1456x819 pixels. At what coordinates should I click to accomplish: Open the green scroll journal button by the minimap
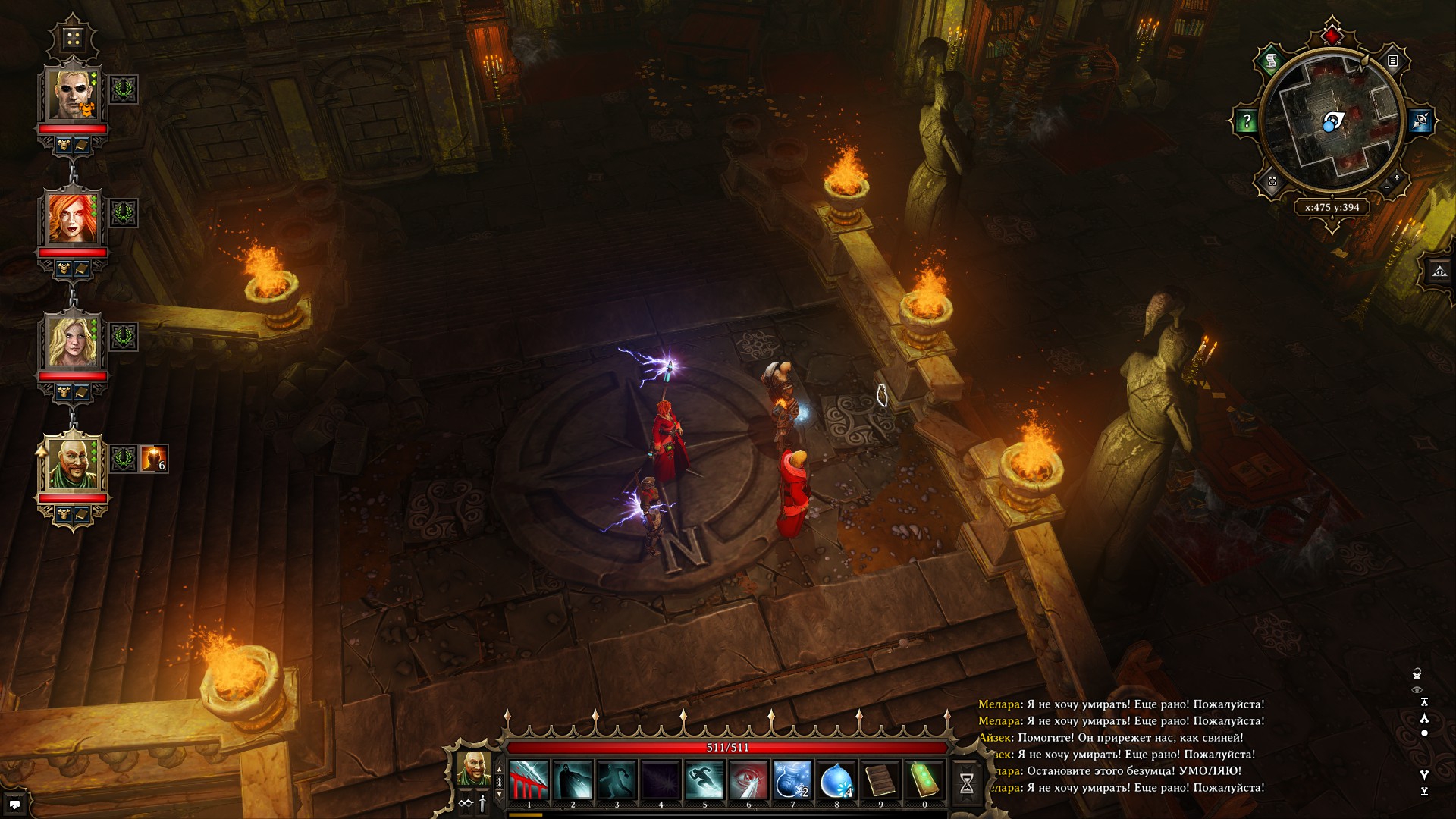tap(1272, 60)
